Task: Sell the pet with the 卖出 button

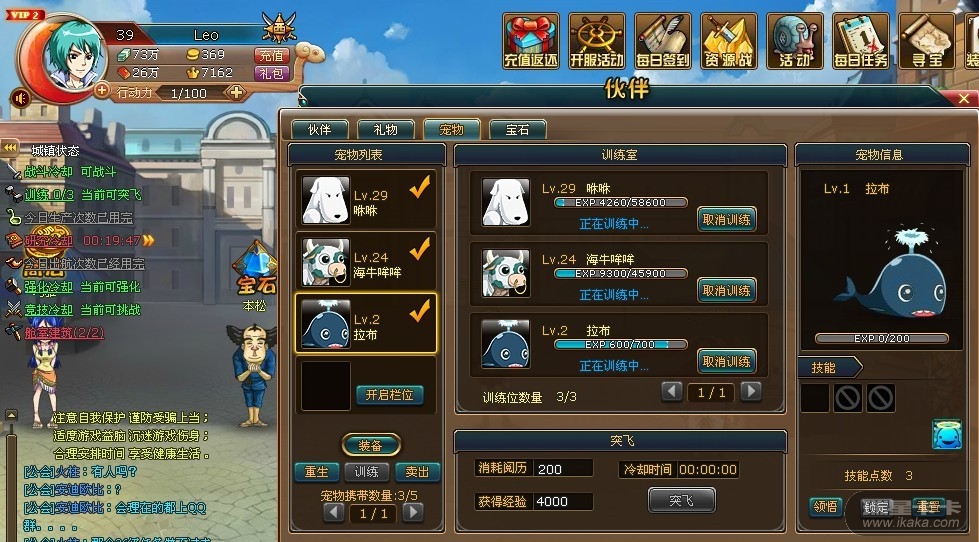Action: coord(418,472)
